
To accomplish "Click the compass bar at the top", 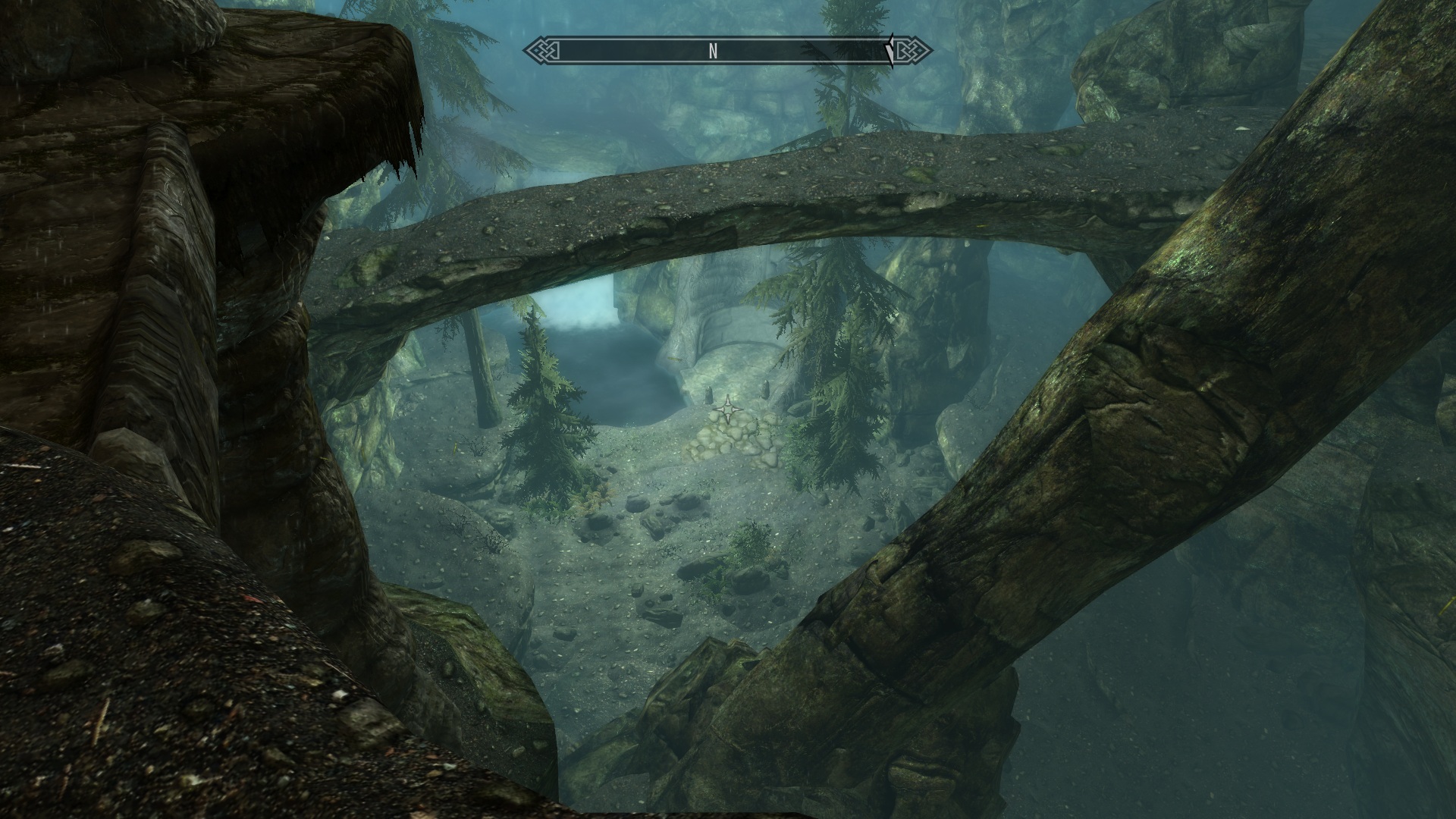I will pos(726,51).
